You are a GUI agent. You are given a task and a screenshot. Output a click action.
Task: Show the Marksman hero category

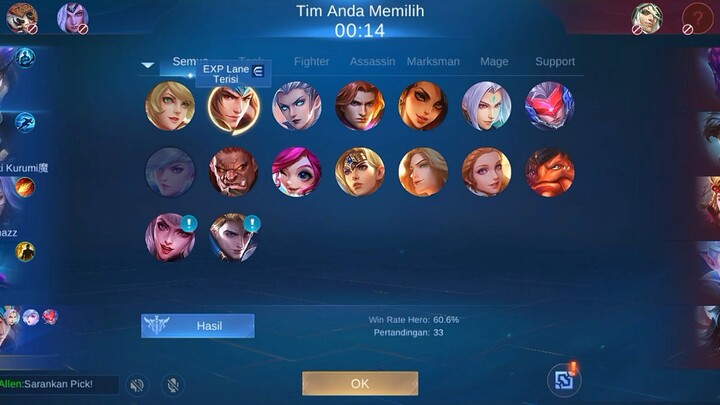pyautogui.click(x=433, y=61)
